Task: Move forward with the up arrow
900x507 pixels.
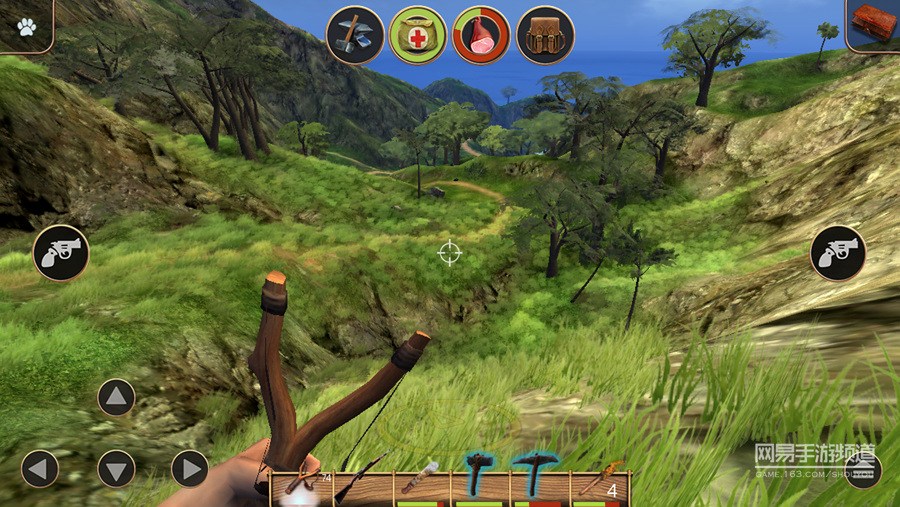Action: pos(116,397)
